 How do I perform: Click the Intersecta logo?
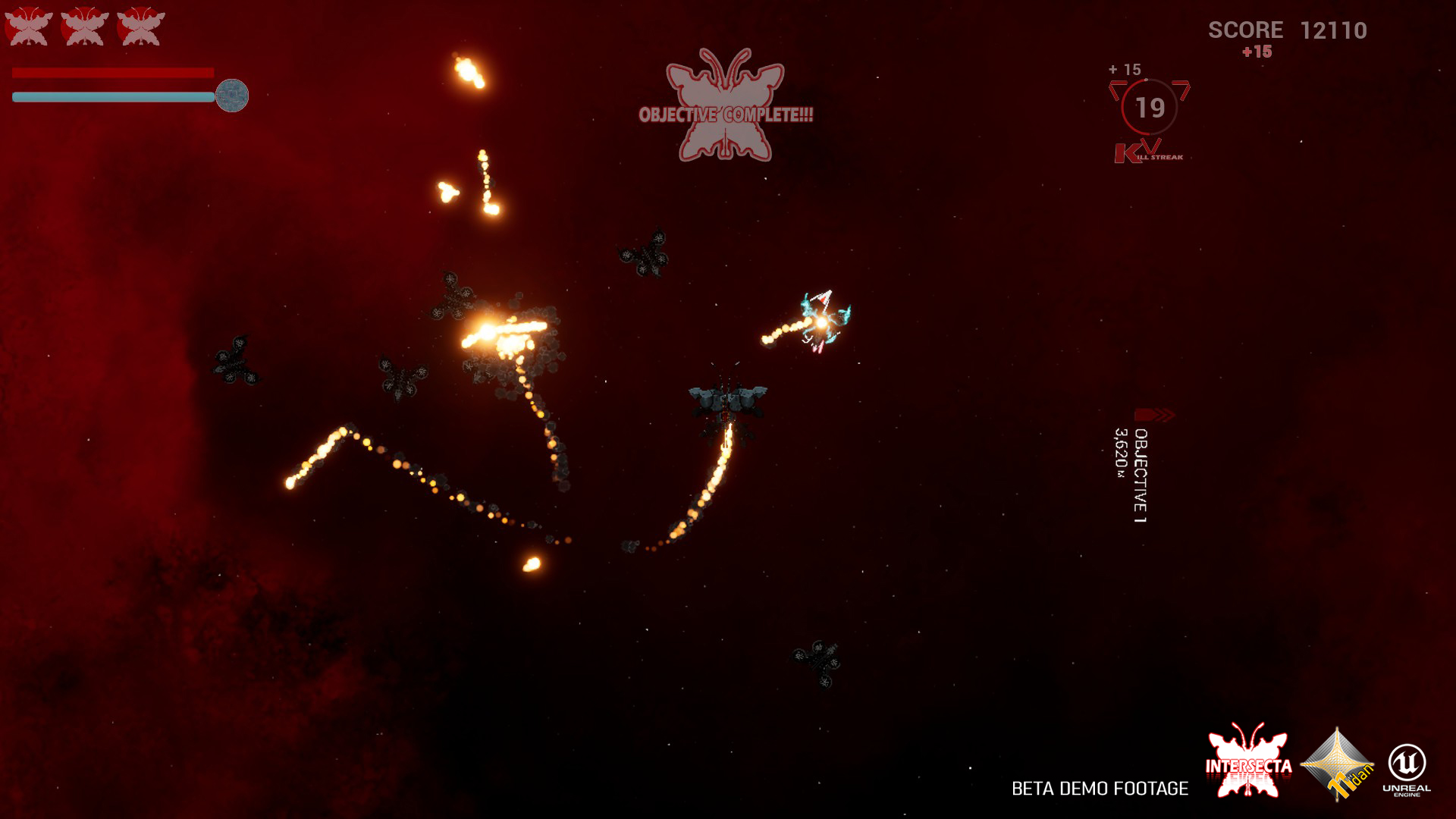[1248, 761]
